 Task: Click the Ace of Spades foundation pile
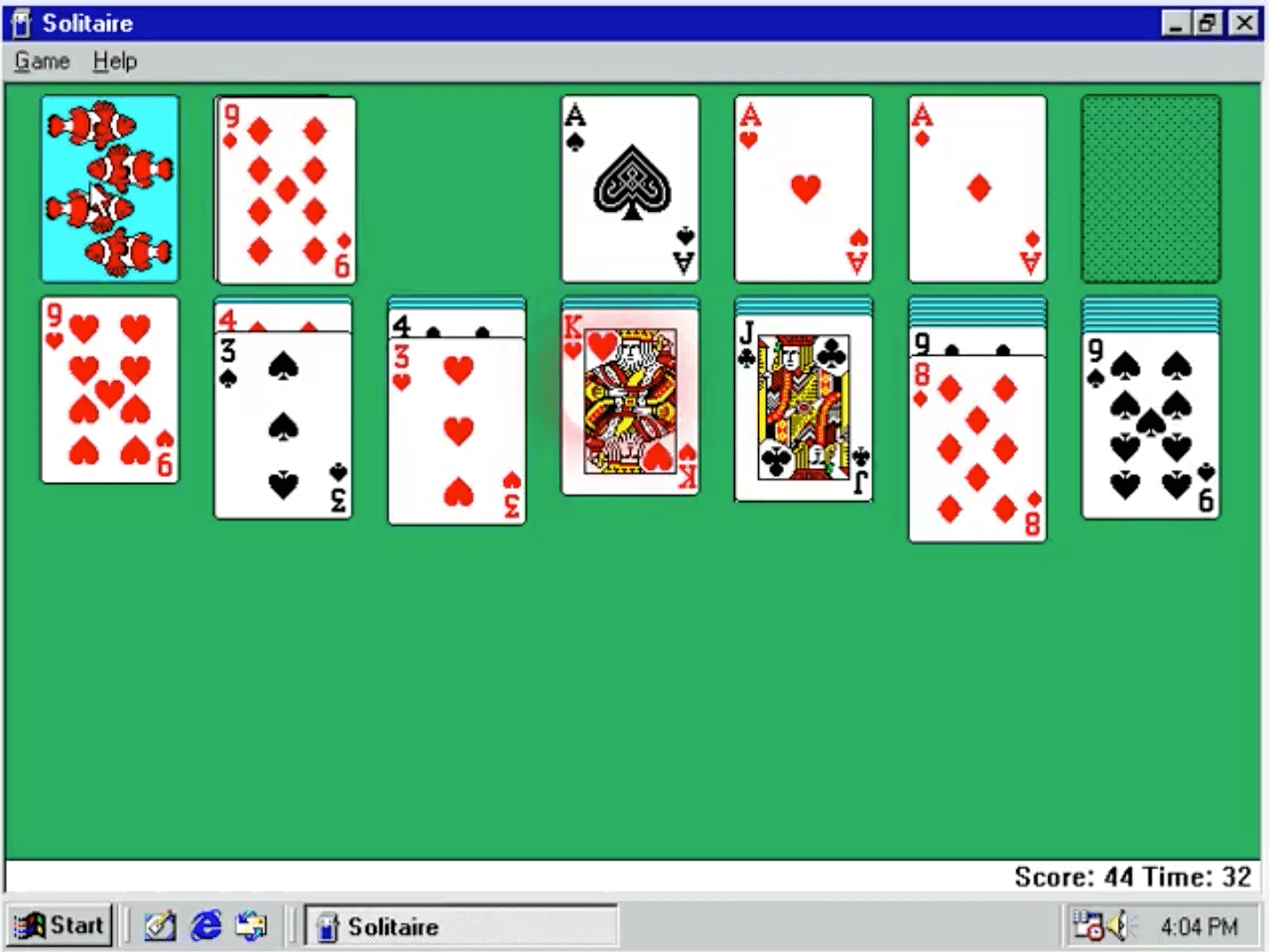[629, 188]
